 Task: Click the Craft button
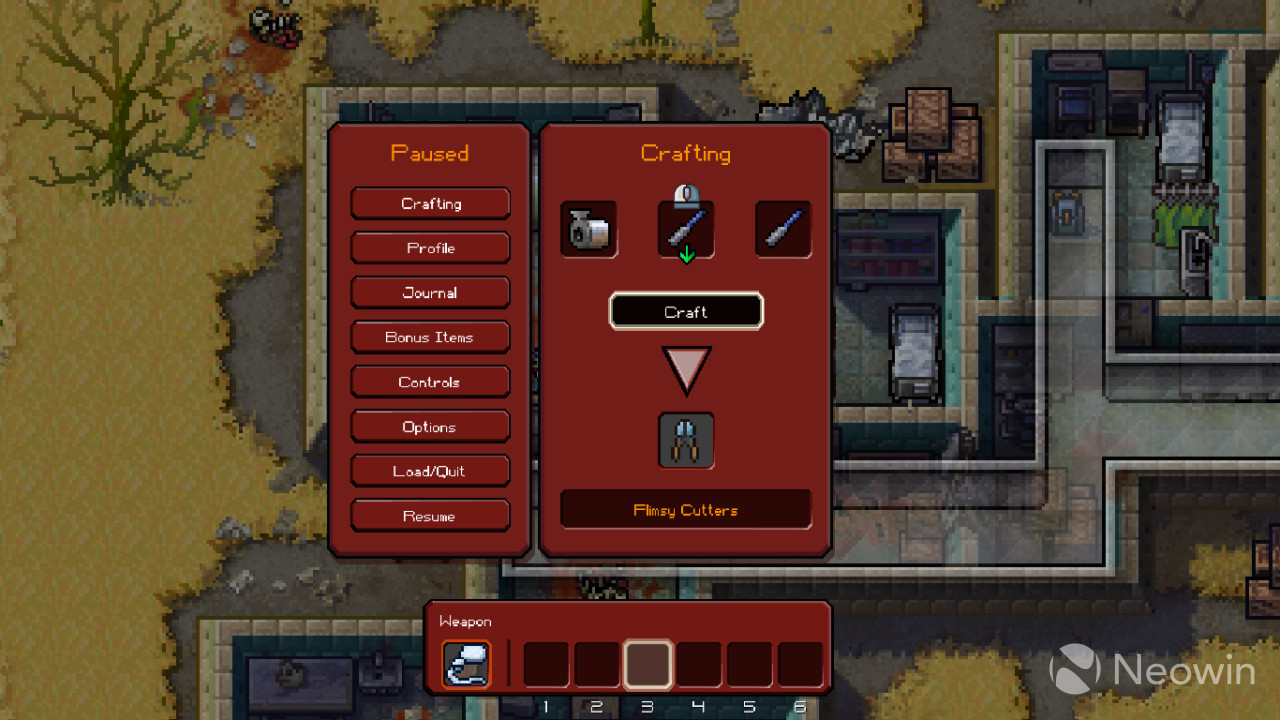[x=686, y=312]
